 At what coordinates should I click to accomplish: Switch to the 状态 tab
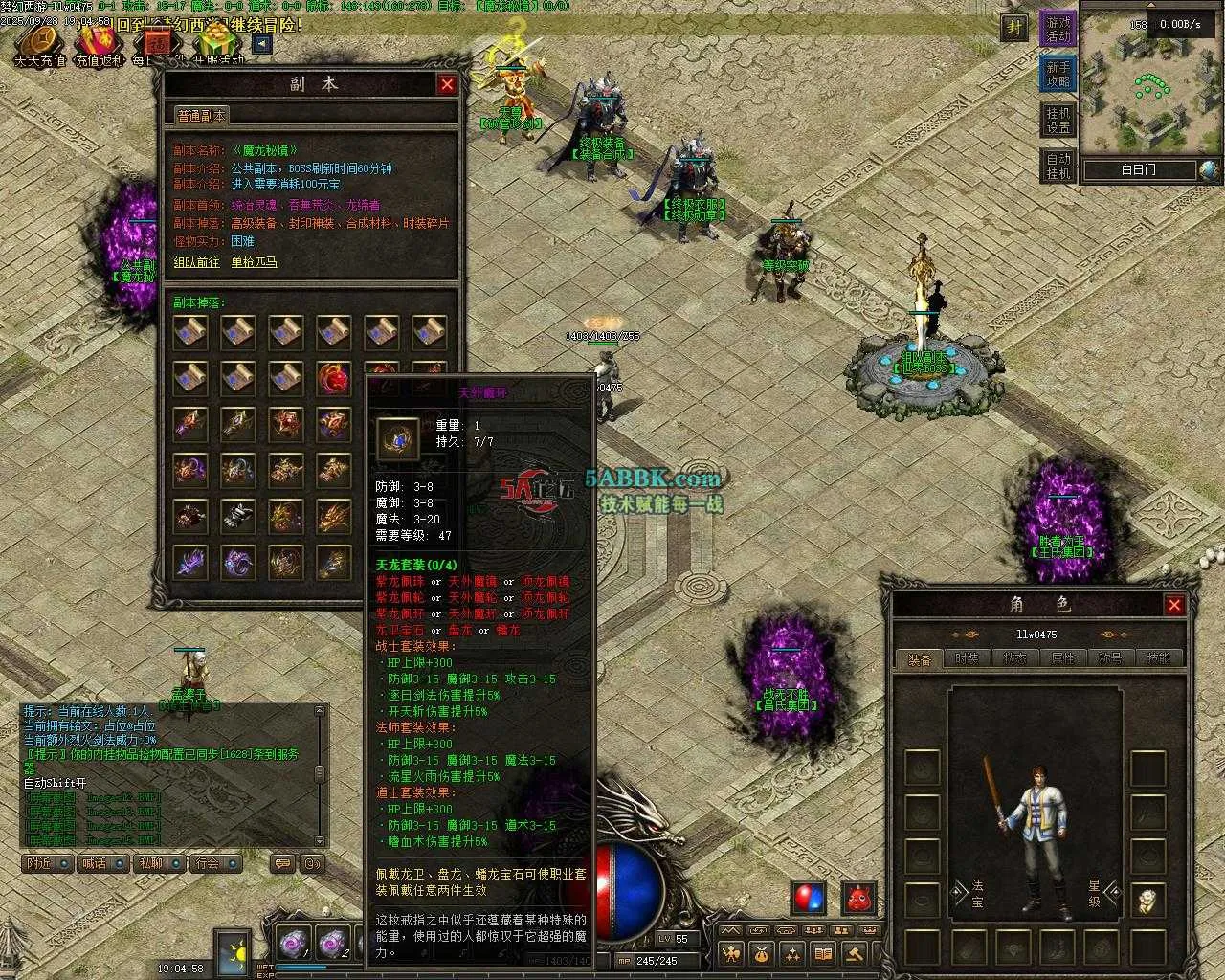[x=1015, y=658]
